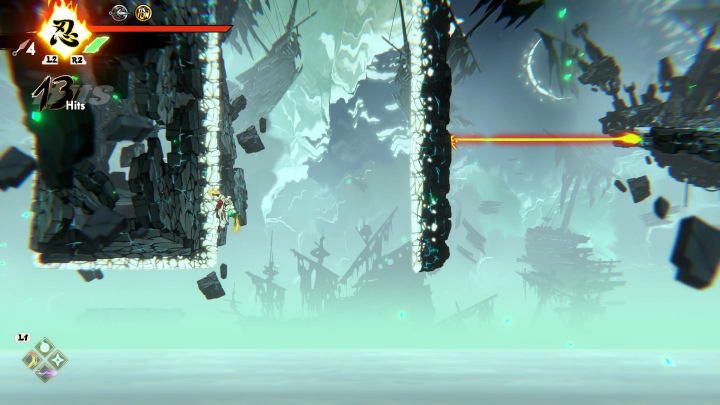Viewport: 720px width, 405px height.
Task: Click the gold circular amulet icon
Action: click(143, 13)
